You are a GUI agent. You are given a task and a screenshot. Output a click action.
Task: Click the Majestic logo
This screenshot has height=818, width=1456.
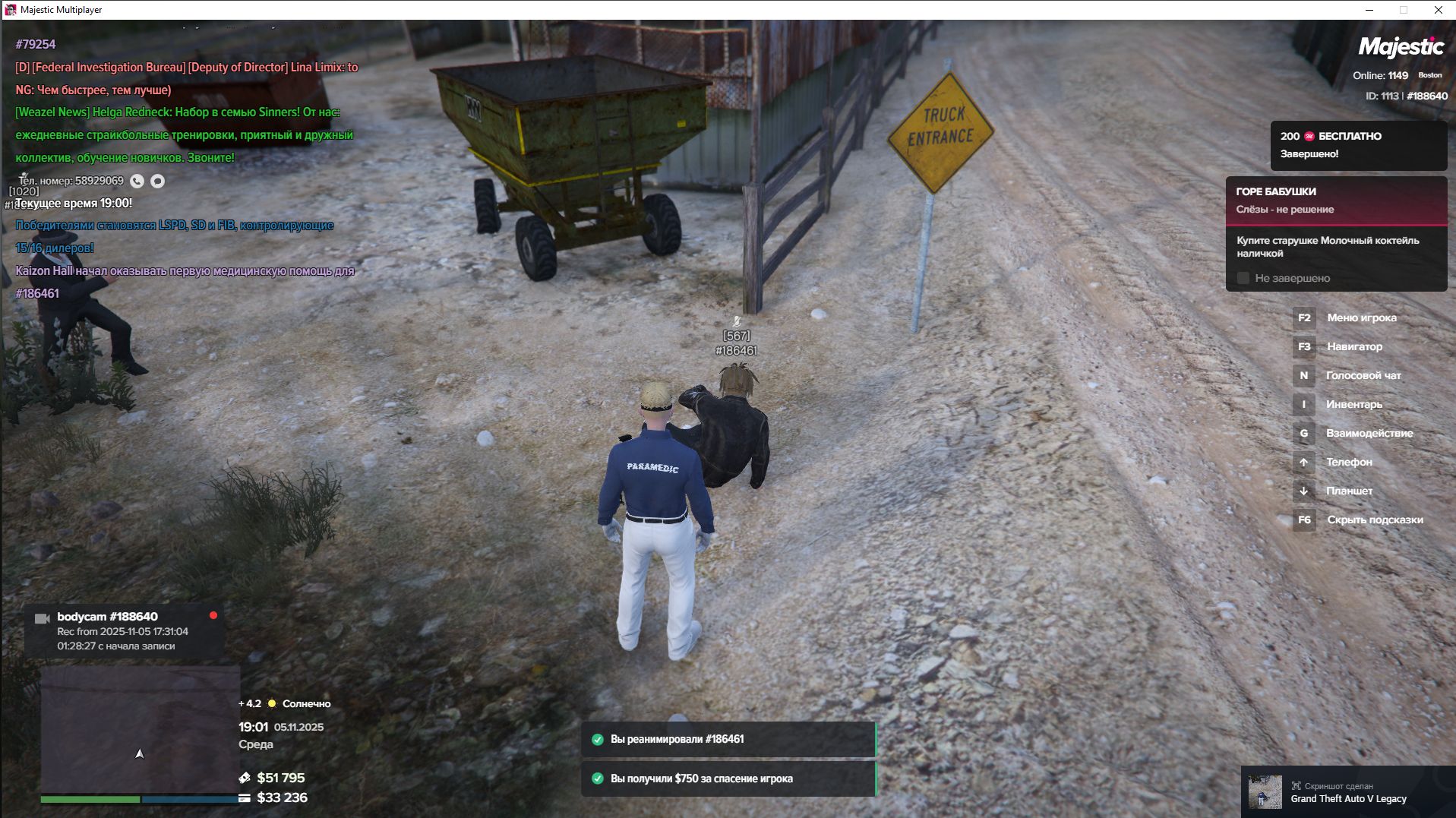click(x=1401, y=47)
